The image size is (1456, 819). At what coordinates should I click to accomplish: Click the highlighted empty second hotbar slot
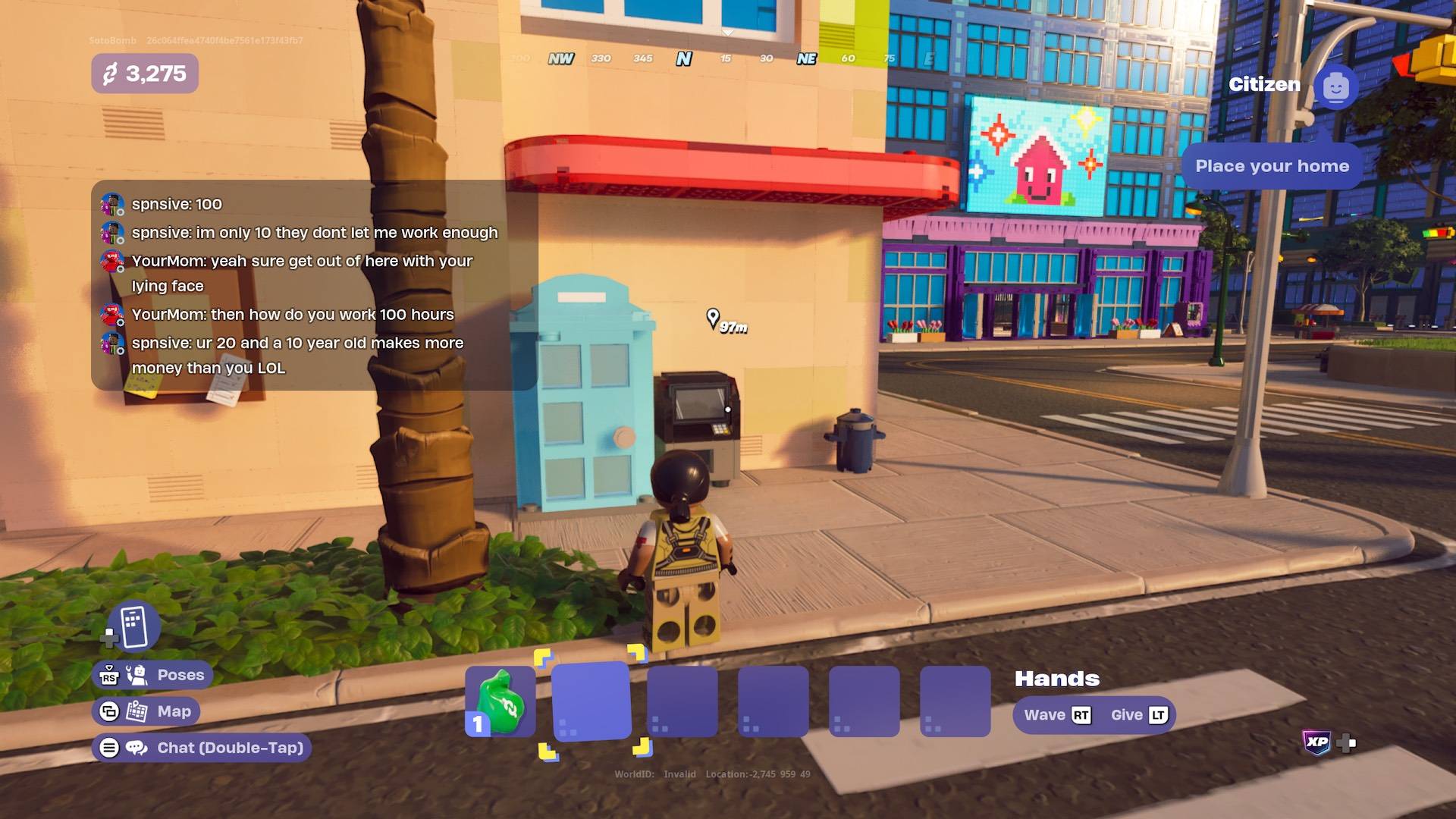click(x=592, y=702)
